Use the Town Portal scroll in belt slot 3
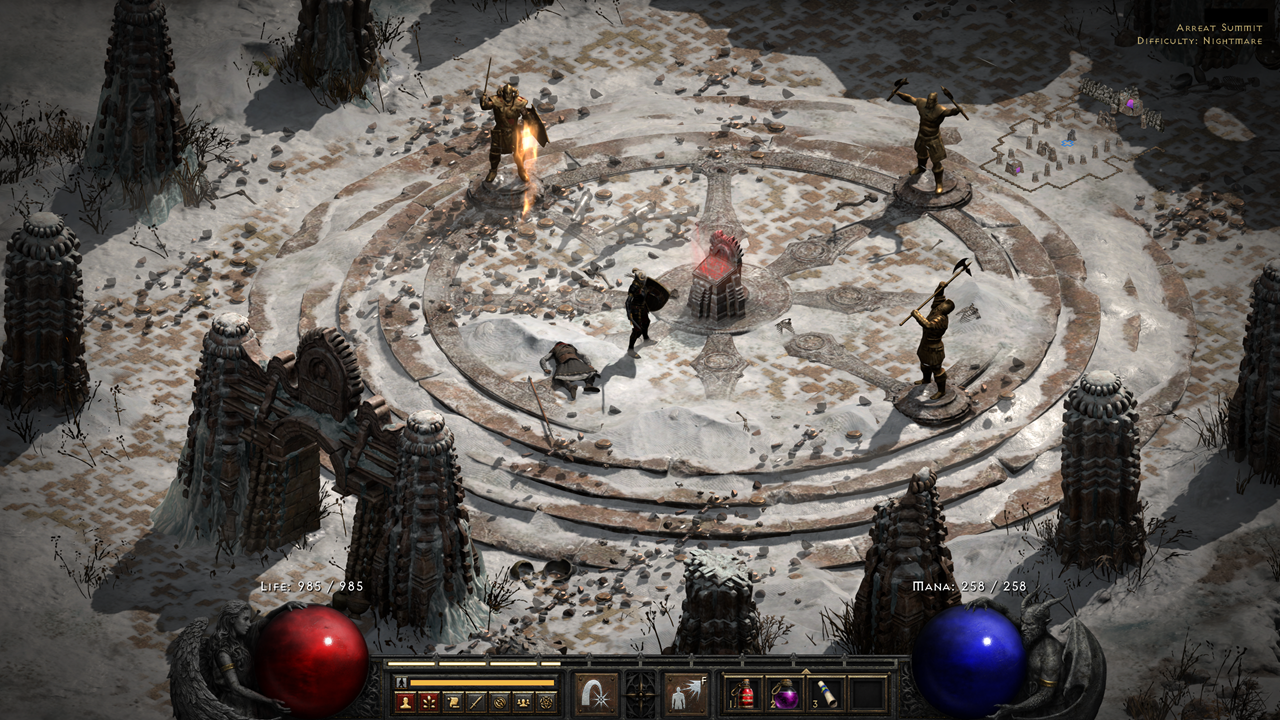 pos(828,692)
